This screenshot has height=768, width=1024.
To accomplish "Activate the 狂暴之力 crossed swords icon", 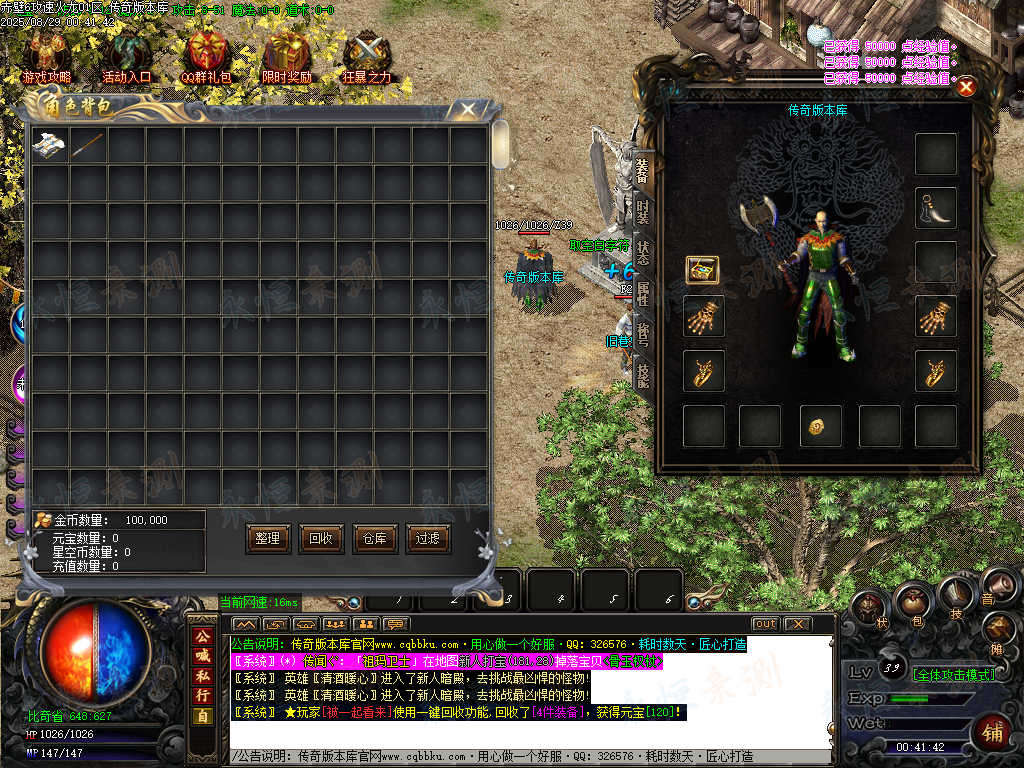I will pos(367,56).
